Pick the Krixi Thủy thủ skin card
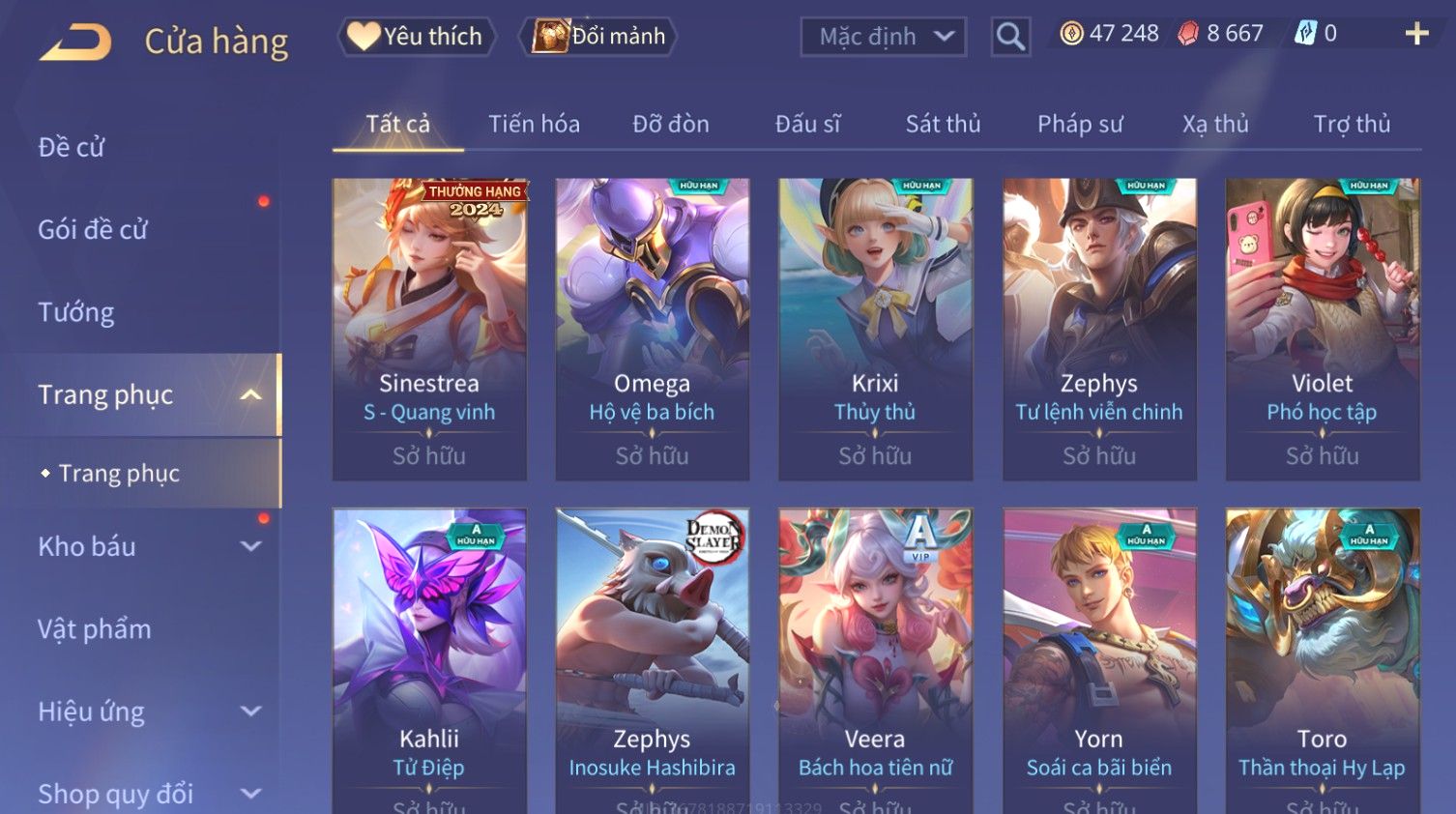 tap(875, 329)
